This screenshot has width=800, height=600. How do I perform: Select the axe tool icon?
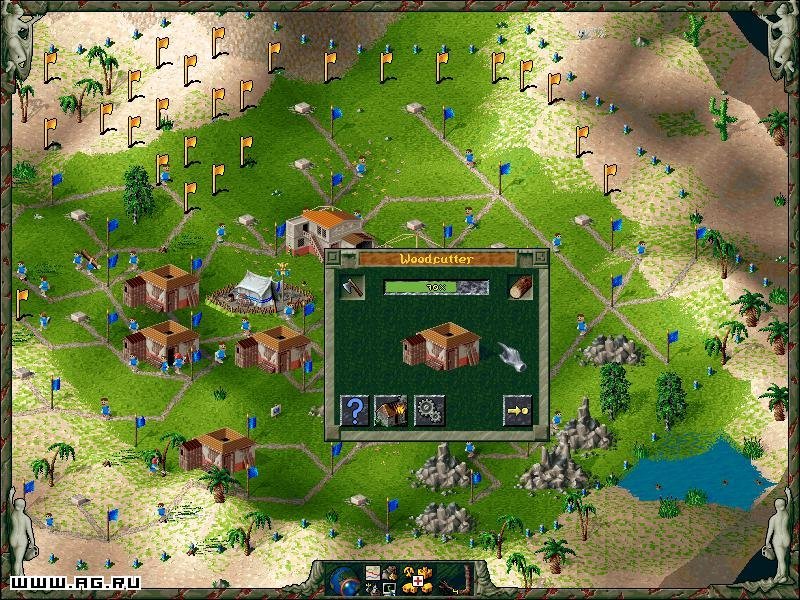tap(352, 287)
